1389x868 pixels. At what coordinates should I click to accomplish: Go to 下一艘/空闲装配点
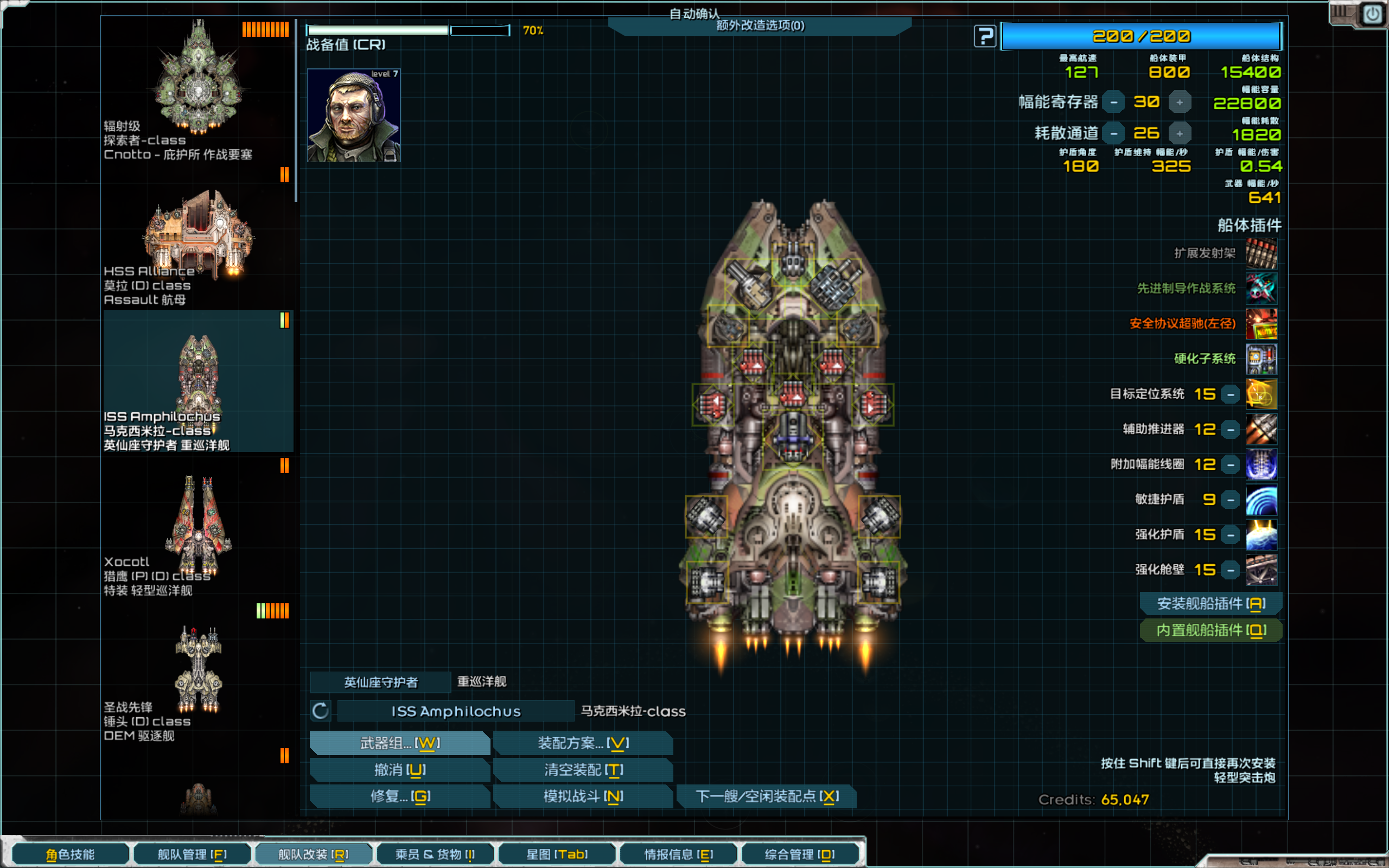[766, 796]
